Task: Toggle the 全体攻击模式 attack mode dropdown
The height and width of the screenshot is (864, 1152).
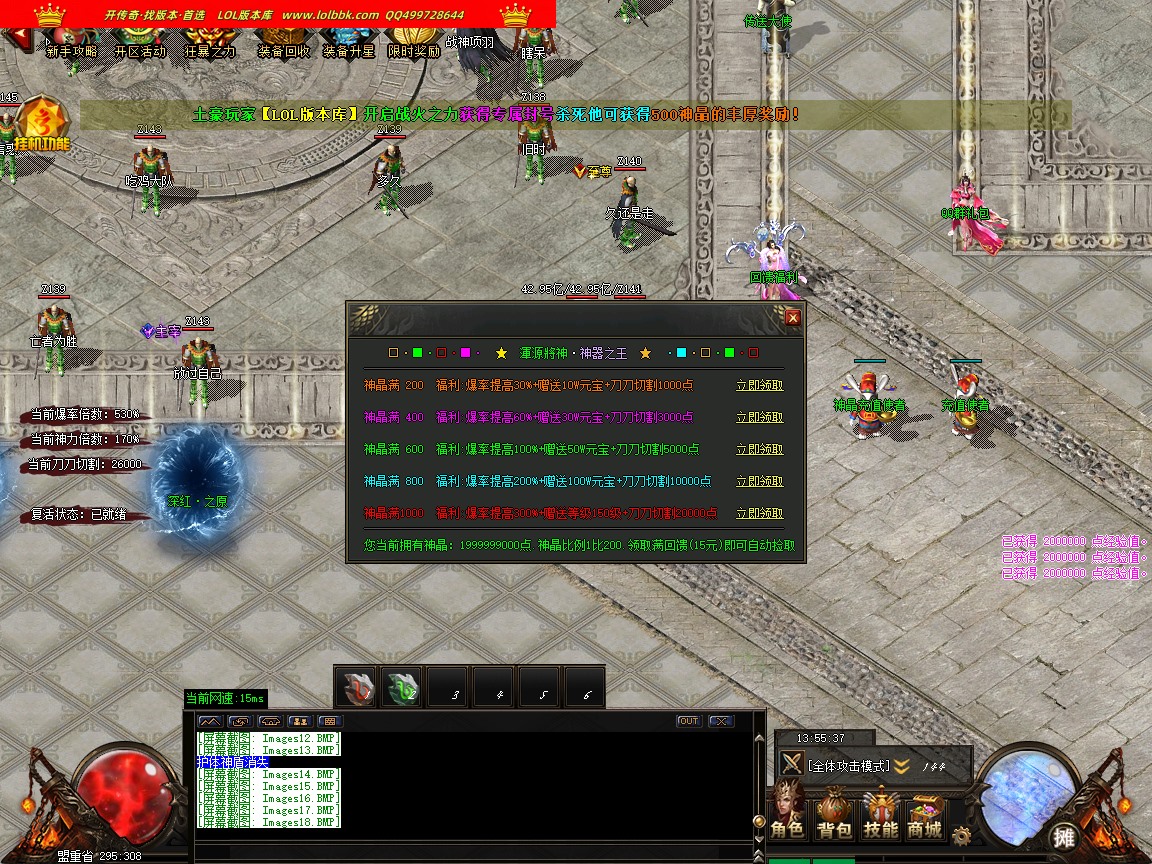Action: pos(902,766)
